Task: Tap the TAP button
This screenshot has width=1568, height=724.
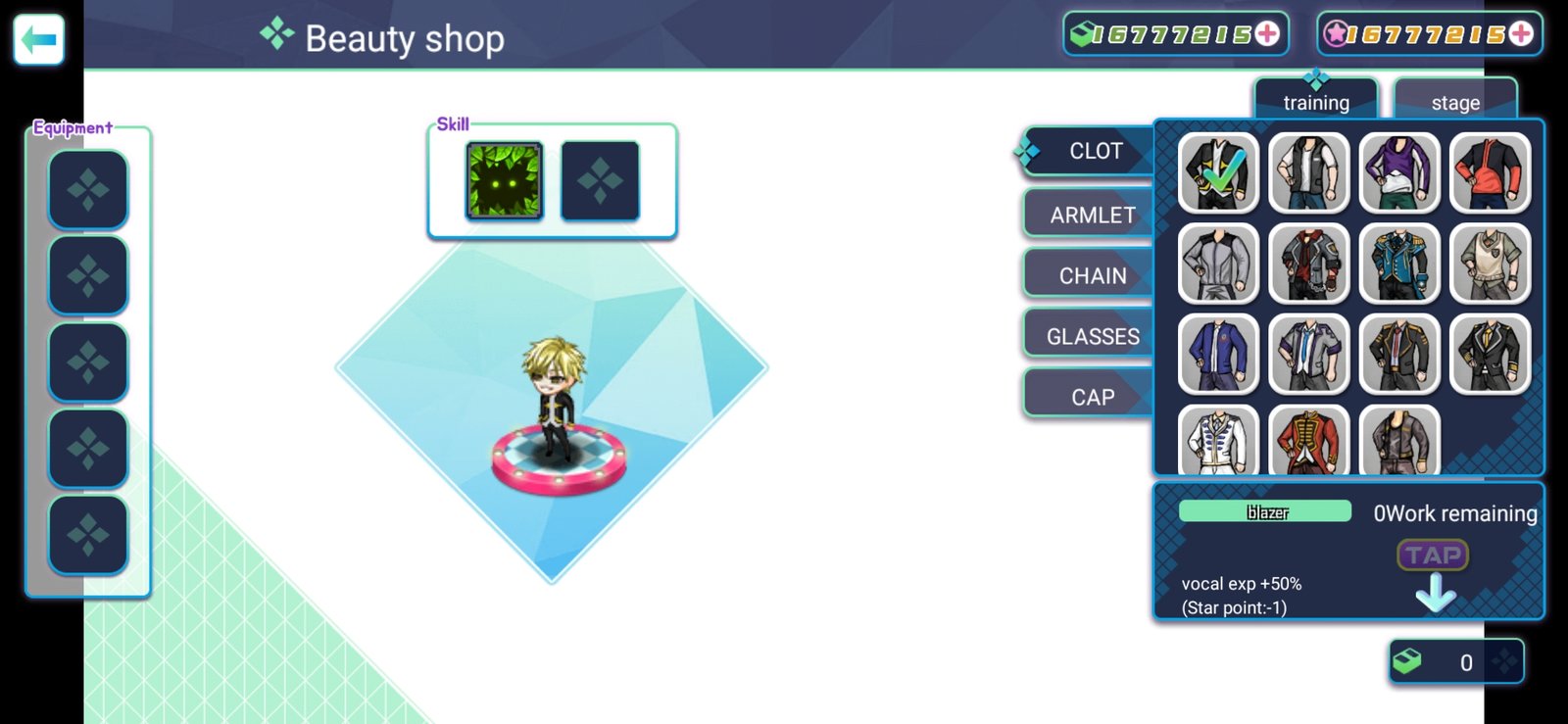Action: click(x=1433, y=555)
